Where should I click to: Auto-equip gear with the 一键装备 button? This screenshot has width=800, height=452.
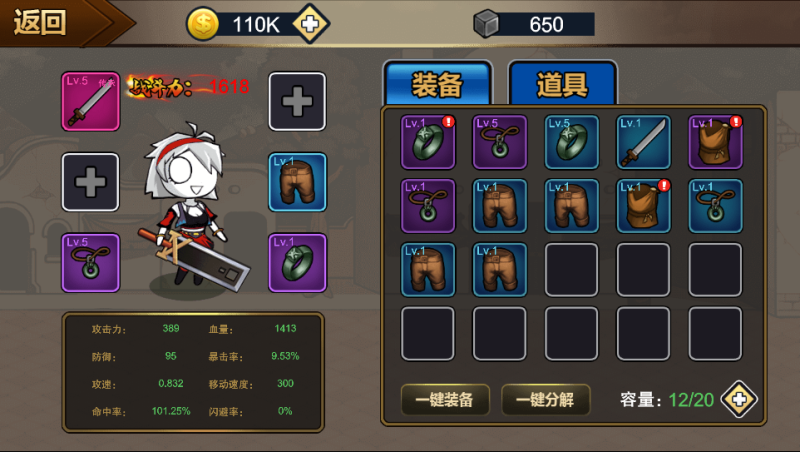tap(445, 400)
